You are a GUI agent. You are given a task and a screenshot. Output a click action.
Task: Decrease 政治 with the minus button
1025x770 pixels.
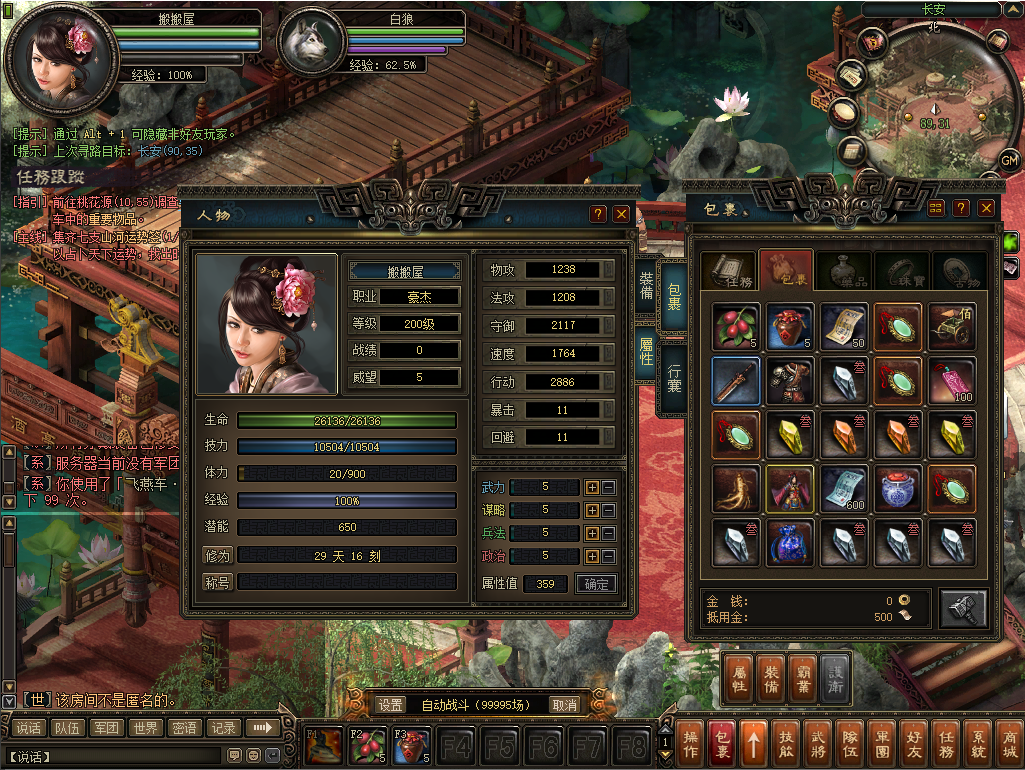[609, 556]
